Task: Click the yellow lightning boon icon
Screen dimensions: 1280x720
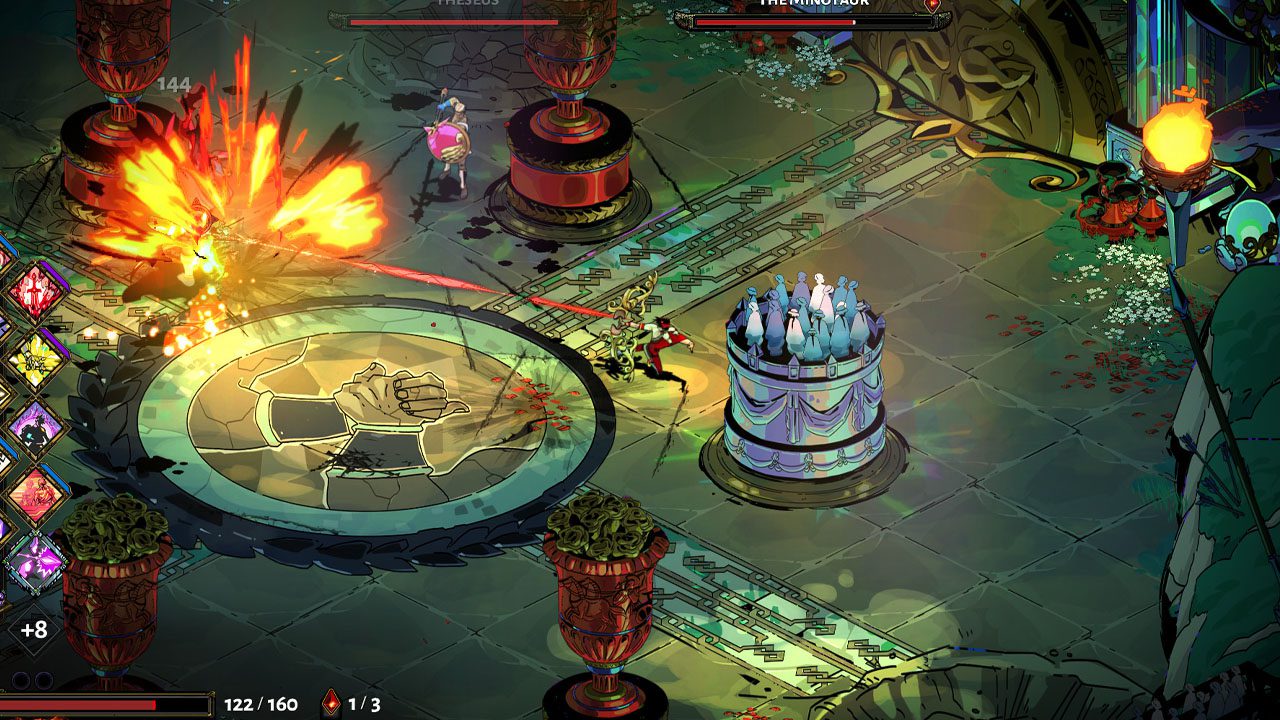Action: point(36,359)
